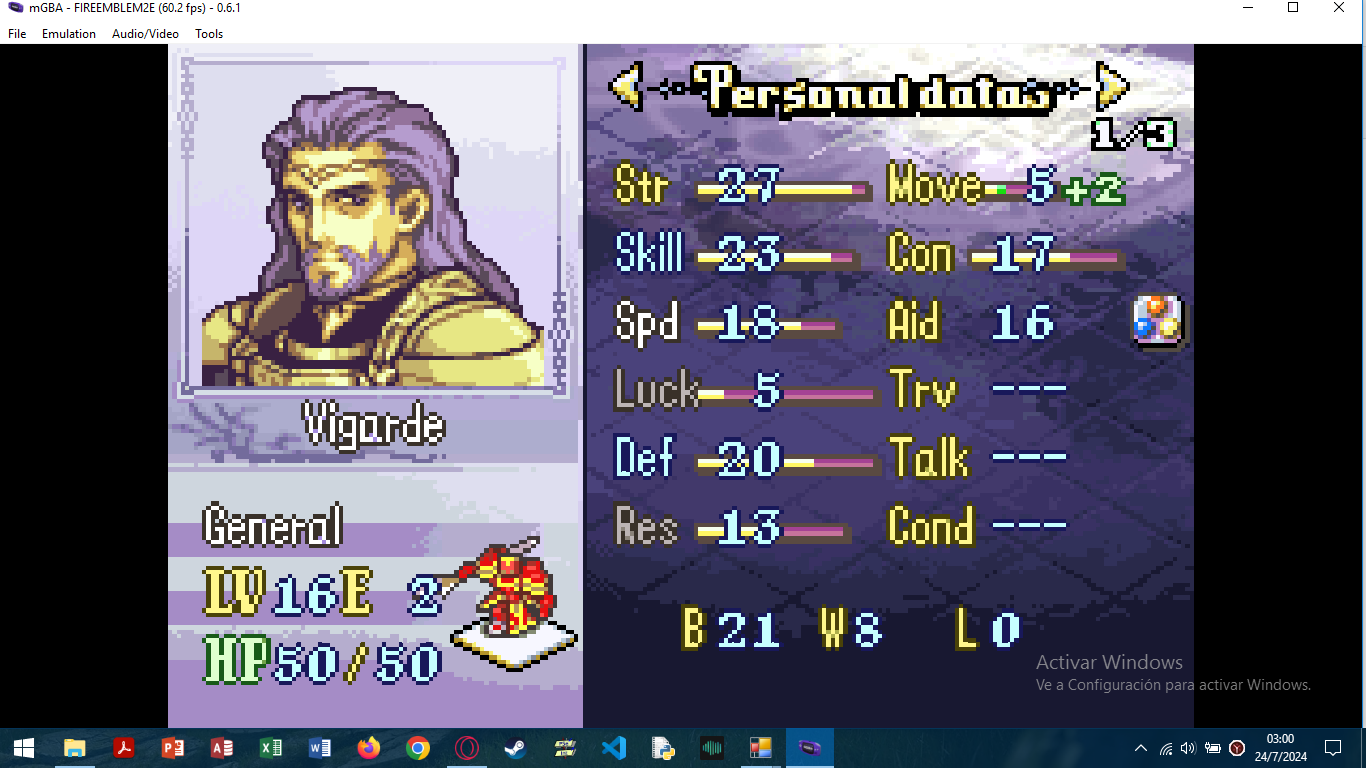Image resolution: width=1366 pixels, height=768 pixels.
Task: Go to the previous stats page arrow
Action: point(626,88)
